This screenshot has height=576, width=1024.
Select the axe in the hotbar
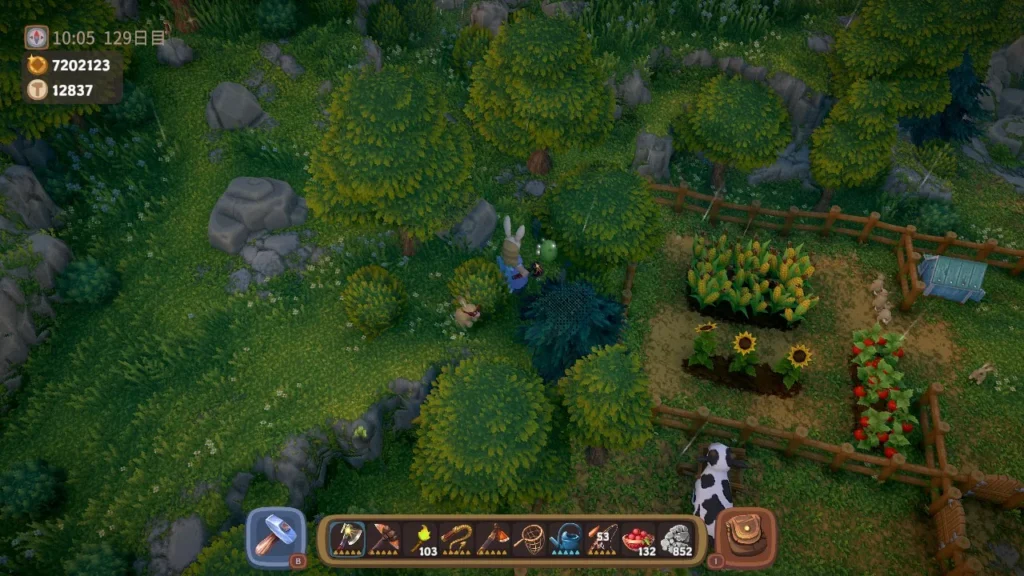coord(347,539)
